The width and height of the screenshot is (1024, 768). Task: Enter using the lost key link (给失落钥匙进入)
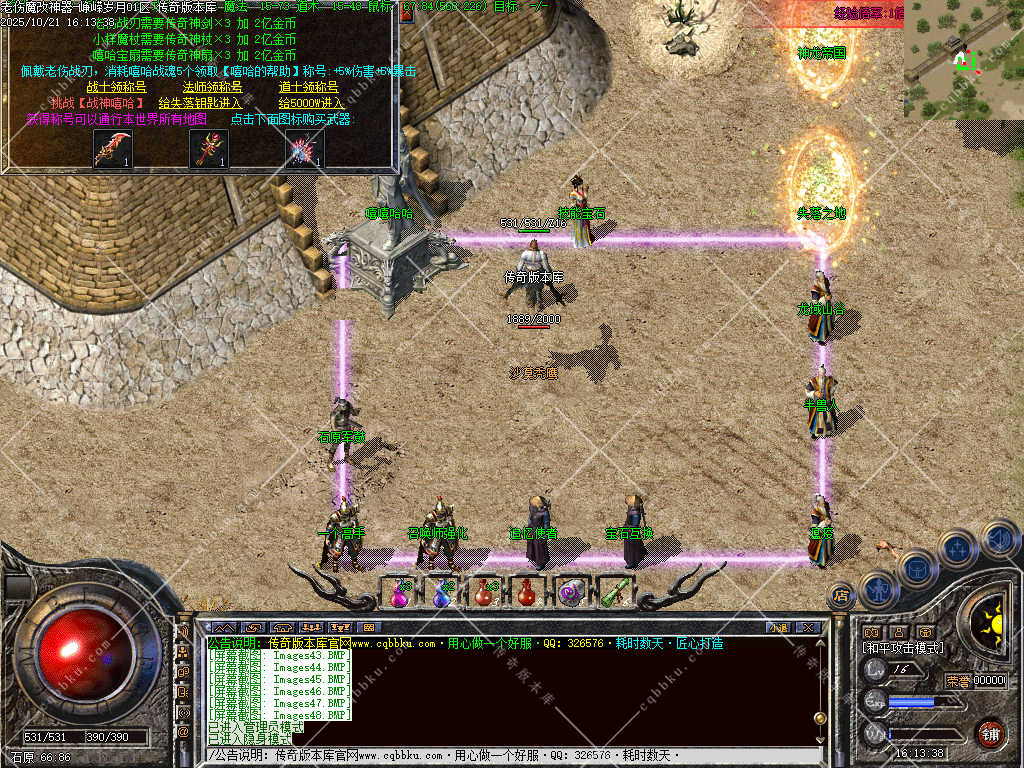[x=200, y=103]
